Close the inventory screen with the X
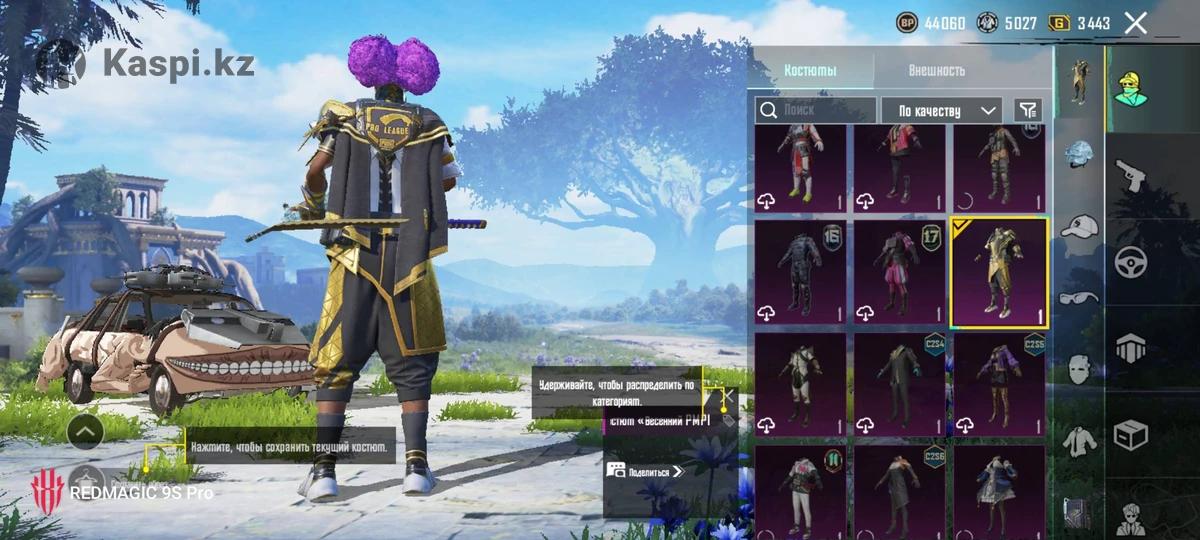Viewport: 1200px width, 540px height. (x=1135, y=23)
